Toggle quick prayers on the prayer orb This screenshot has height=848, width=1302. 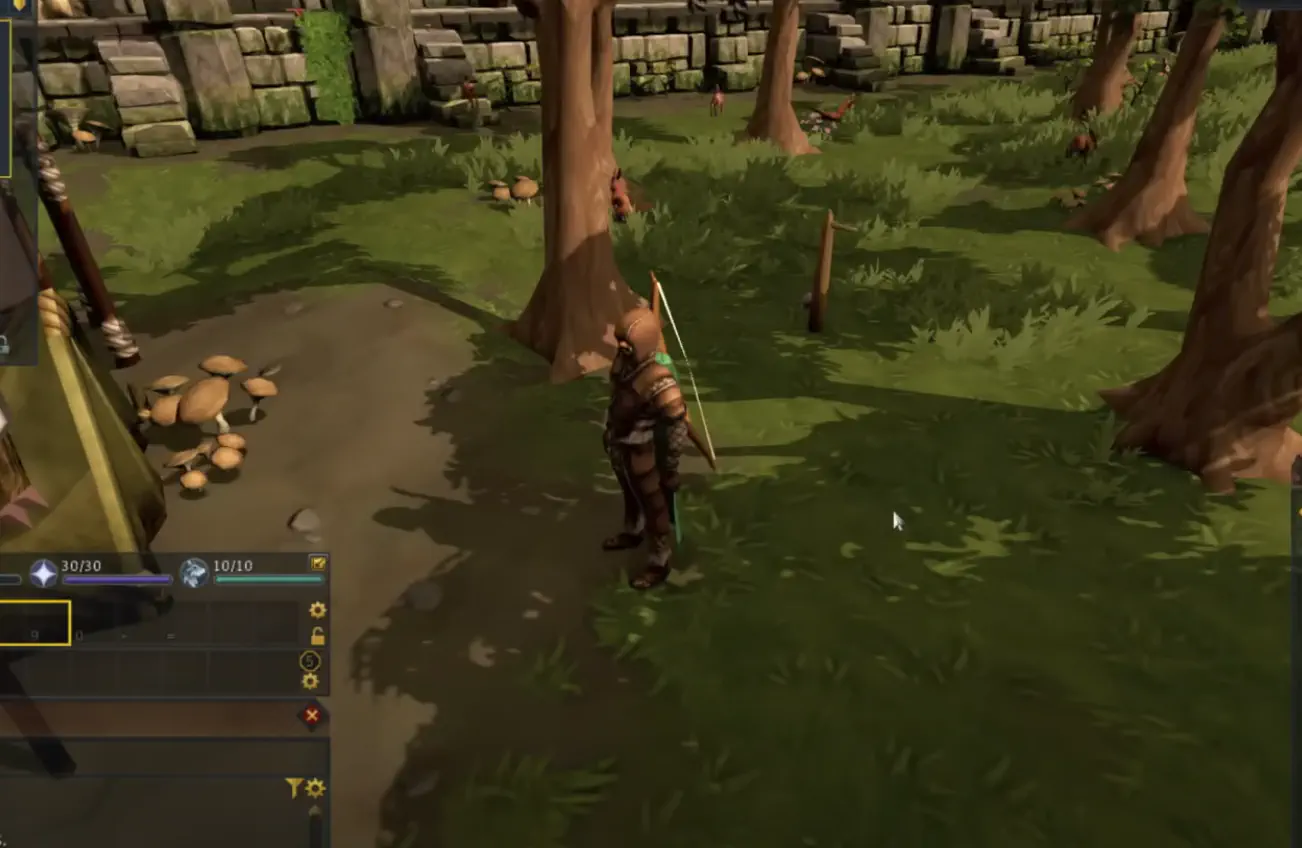(42, 571)
